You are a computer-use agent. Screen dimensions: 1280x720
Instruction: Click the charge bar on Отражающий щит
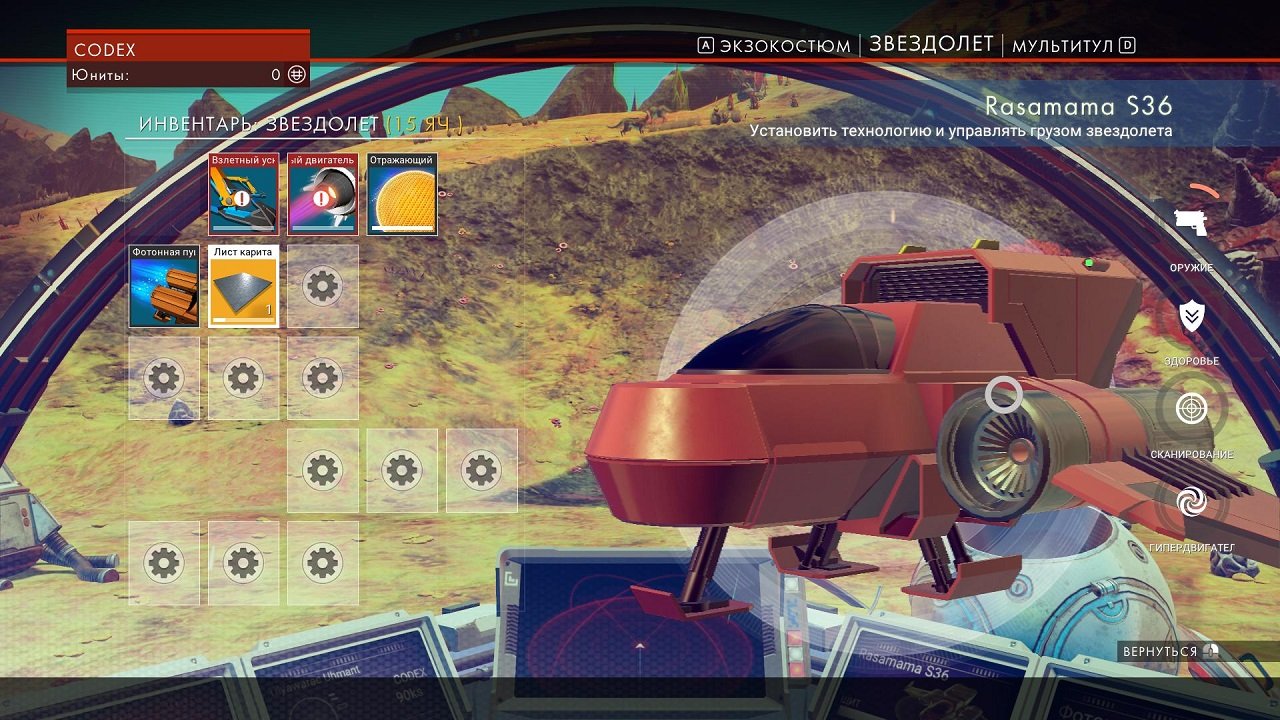[402, 229]
